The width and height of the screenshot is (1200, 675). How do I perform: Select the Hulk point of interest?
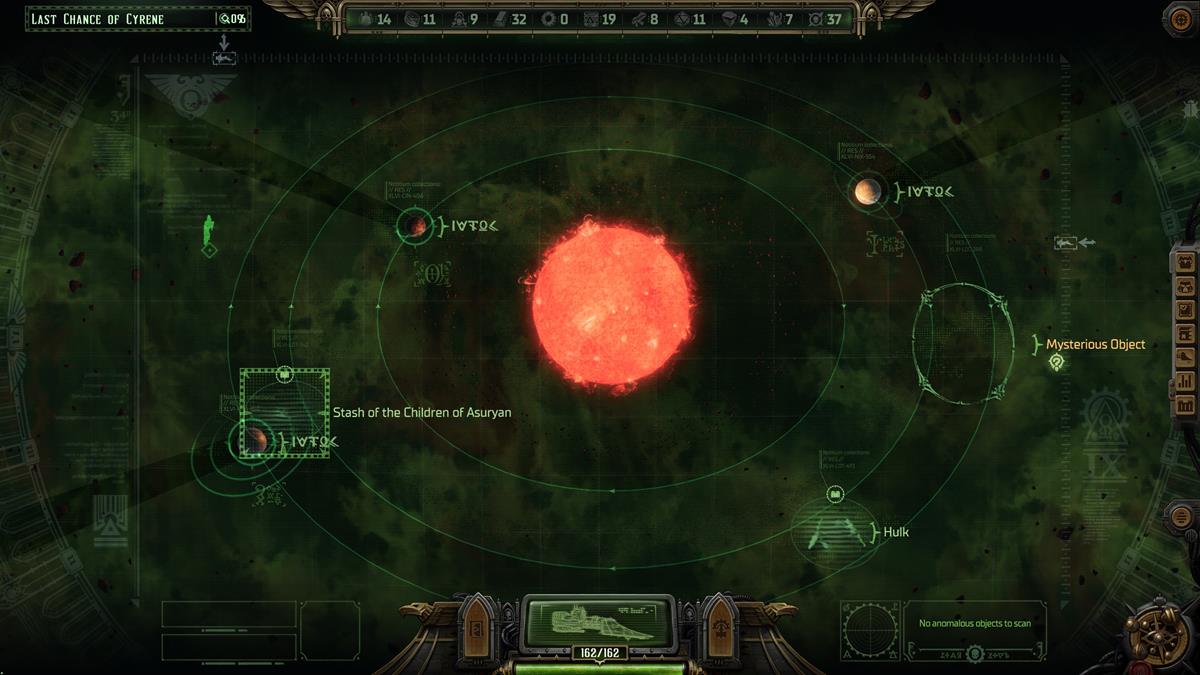coord(834,531)
